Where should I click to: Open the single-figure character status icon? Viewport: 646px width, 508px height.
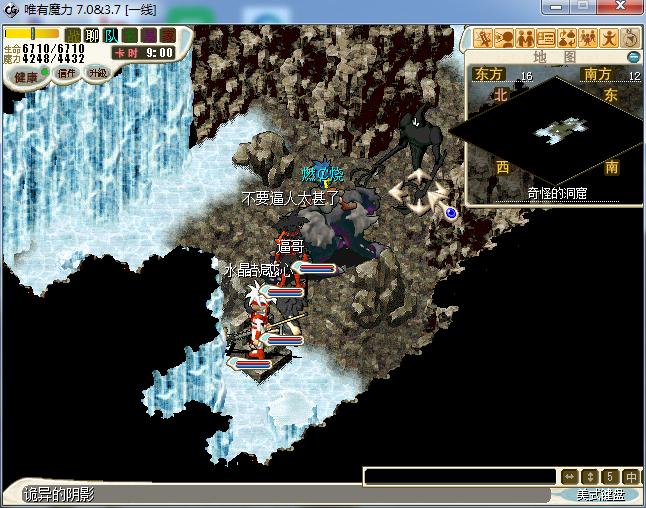pyautogui.click(x=609, y=39)
